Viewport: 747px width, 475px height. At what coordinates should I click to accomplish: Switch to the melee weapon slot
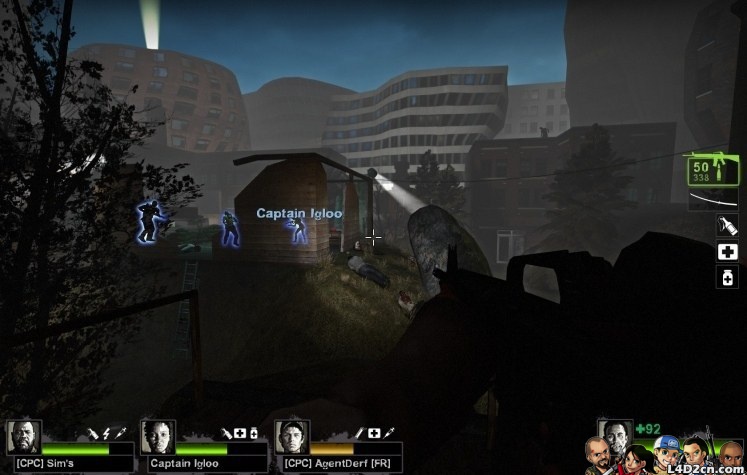(712, 199)
